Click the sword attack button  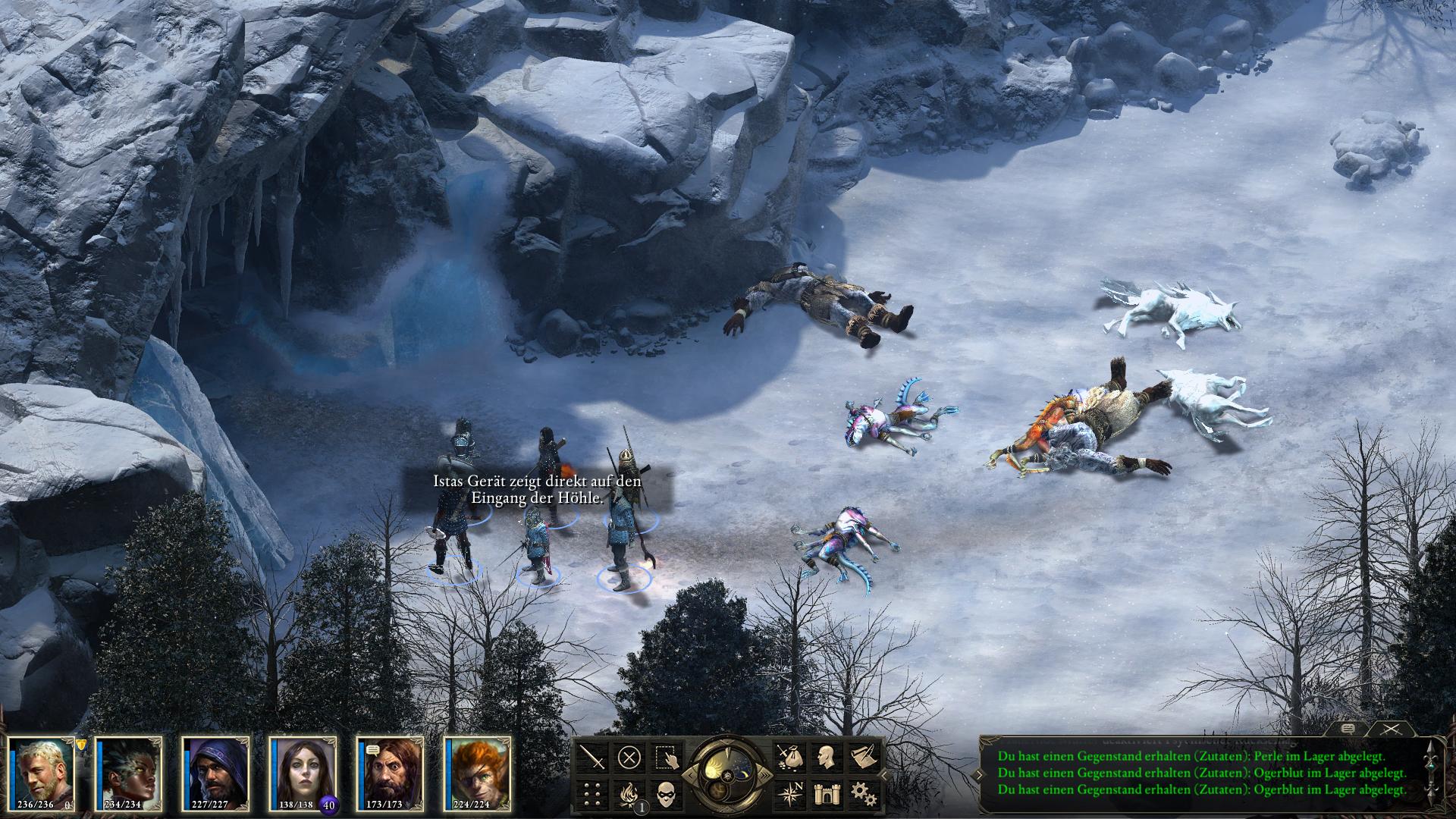coord(591,757)
